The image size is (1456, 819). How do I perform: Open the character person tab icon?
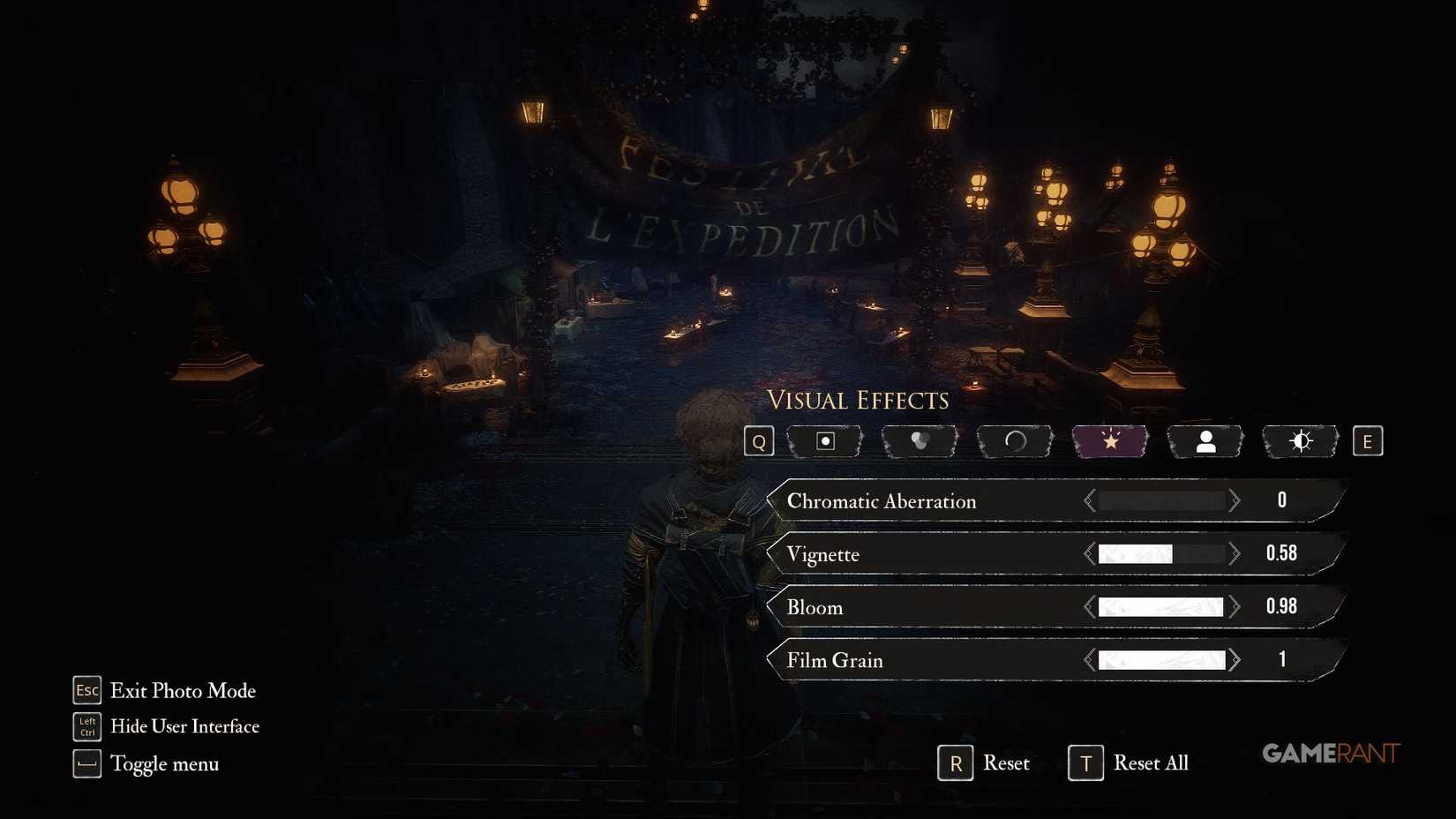click(x=1205, y=441)
